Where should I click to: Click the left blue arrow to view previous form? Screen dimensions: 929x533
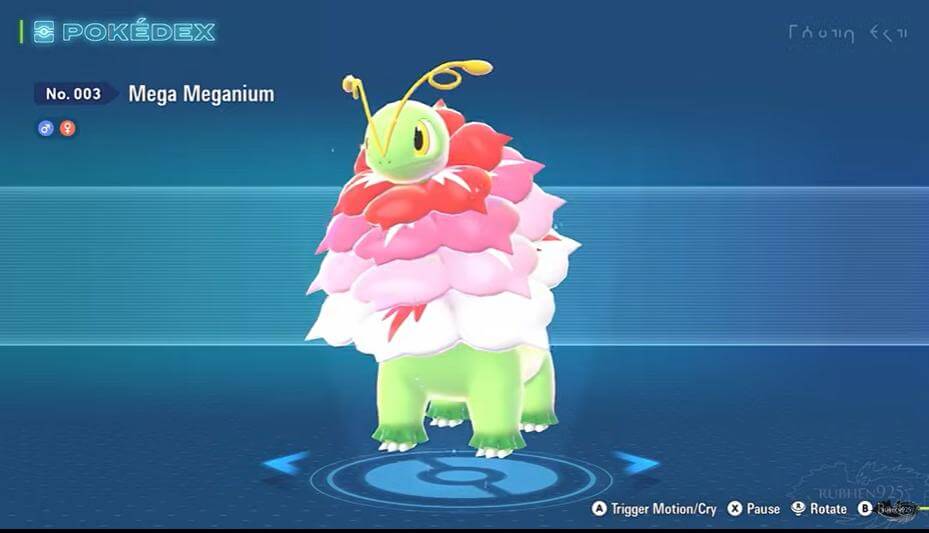(x=286, y=463)
